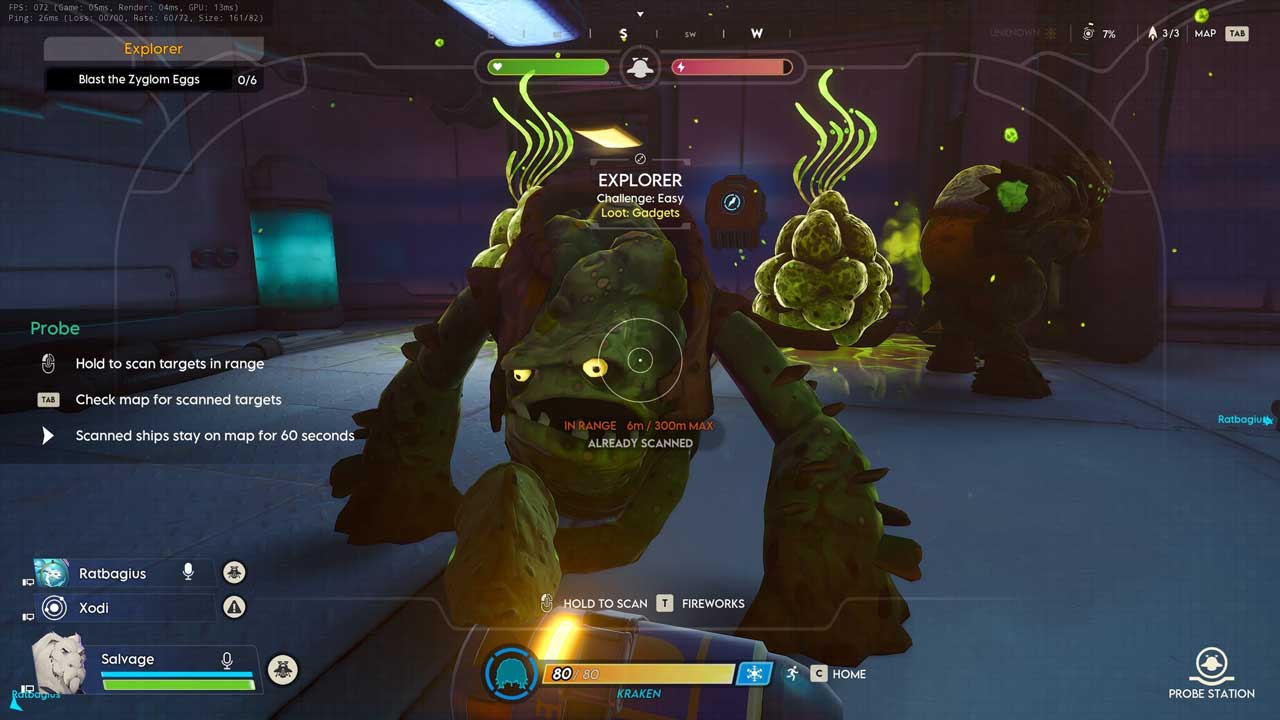Toggle the microphone icon beside Ratbagius
This screenshot has height=720, width=1280.
[187, 572]
